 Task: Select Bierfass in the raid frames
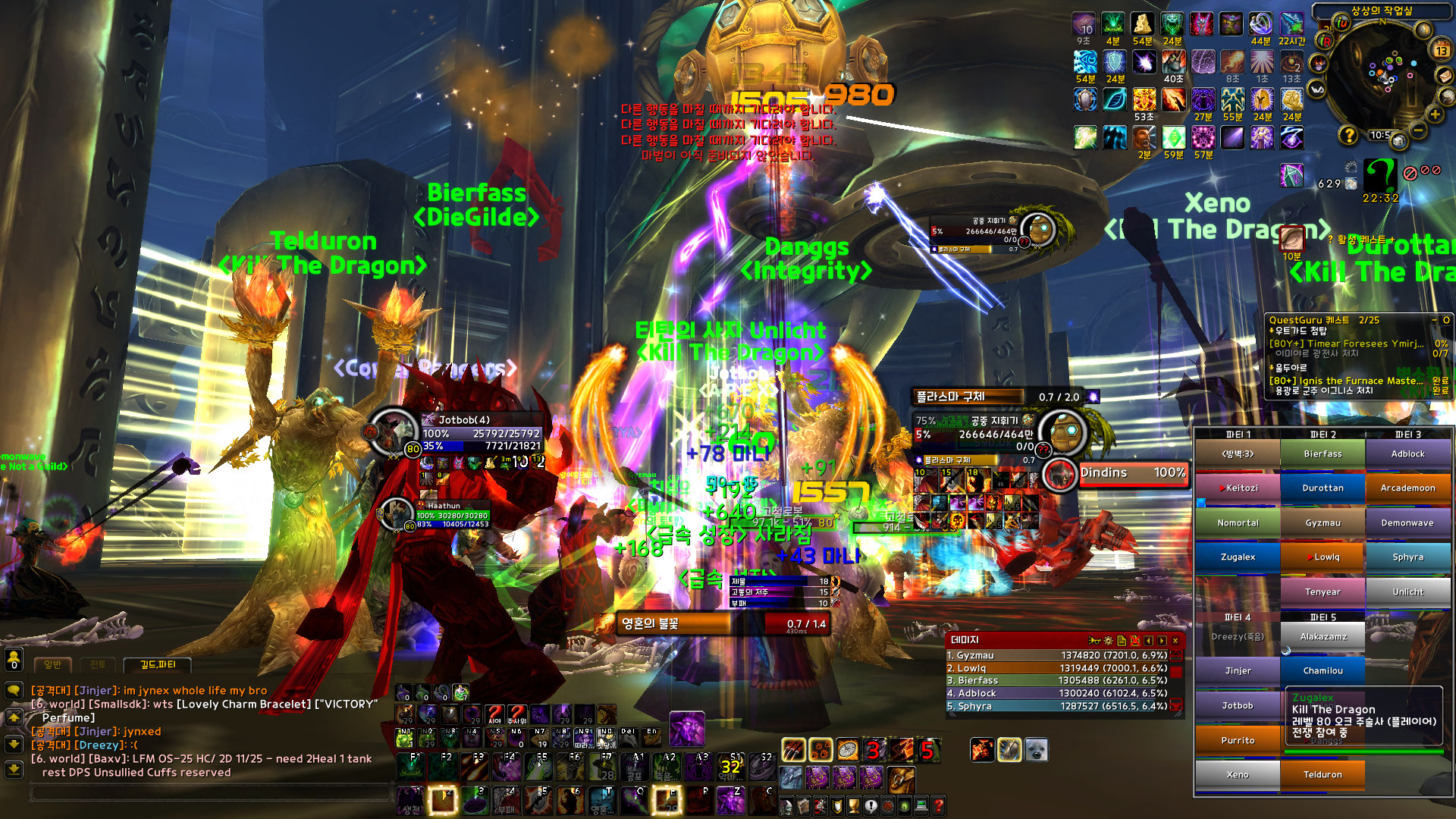click(1323, 454)
